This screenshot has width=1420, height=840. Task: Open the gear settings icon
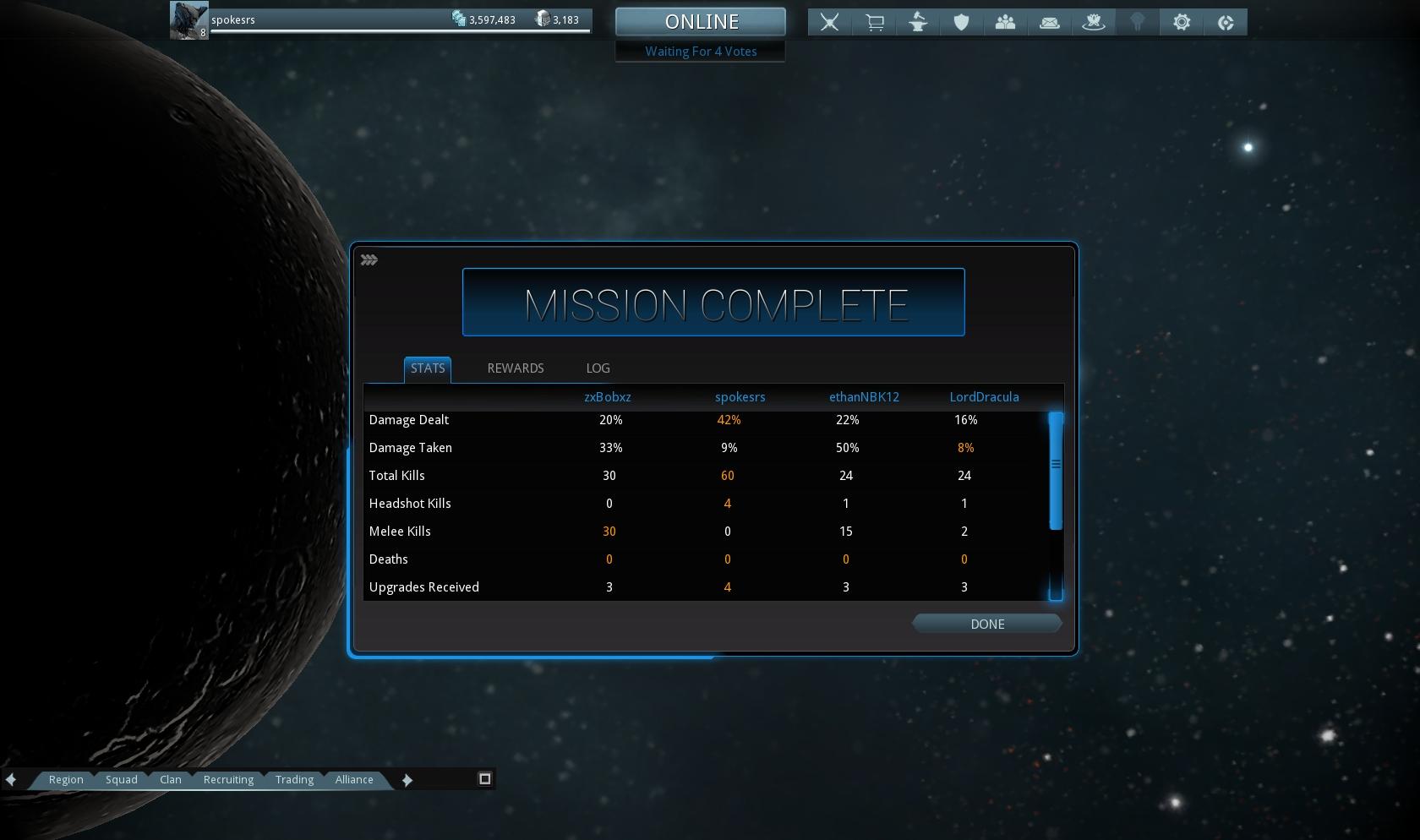1182,22
